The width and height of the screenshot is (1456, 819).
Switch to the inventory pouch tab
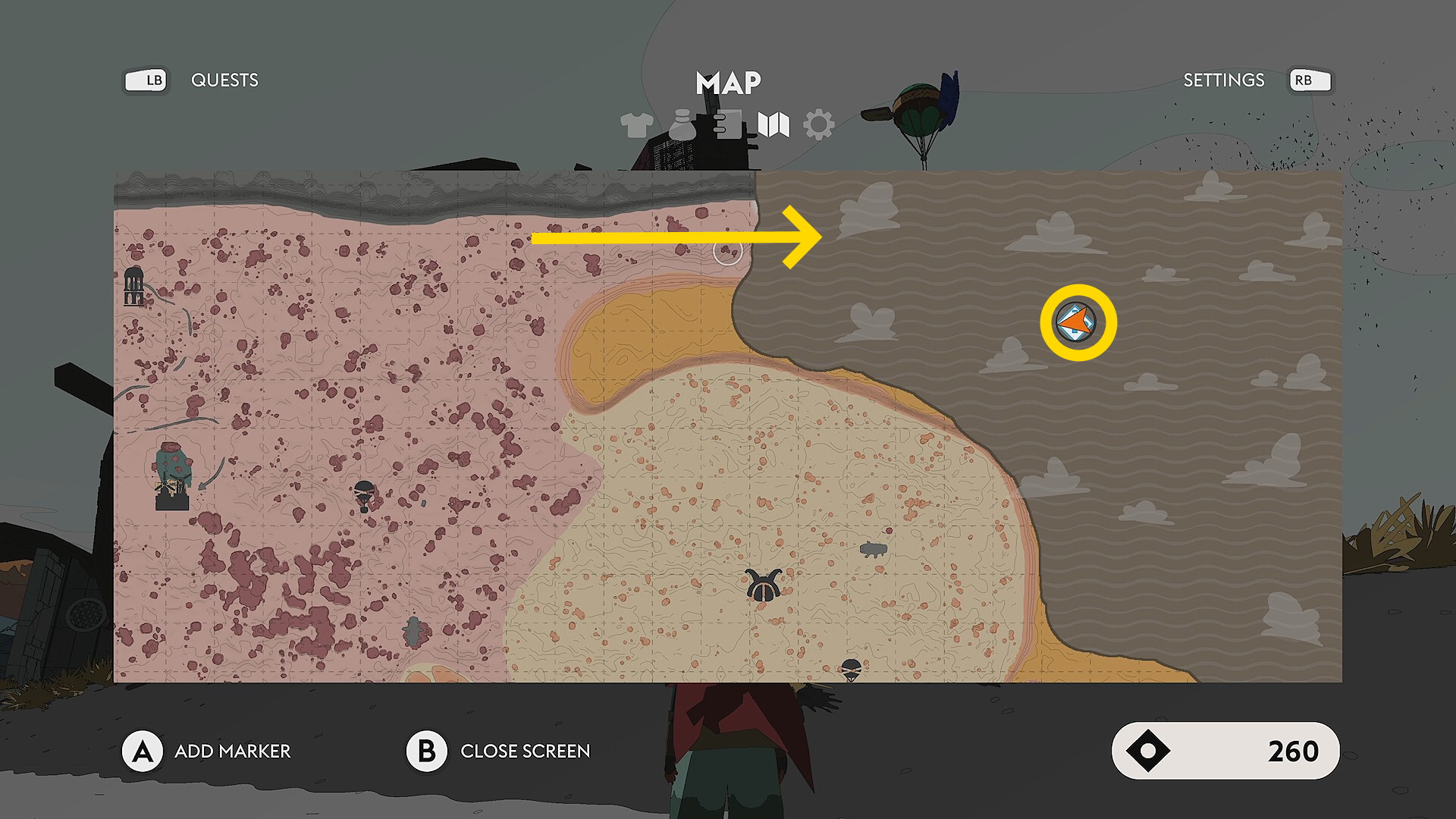pyautogui.click(x=682, y=125)
